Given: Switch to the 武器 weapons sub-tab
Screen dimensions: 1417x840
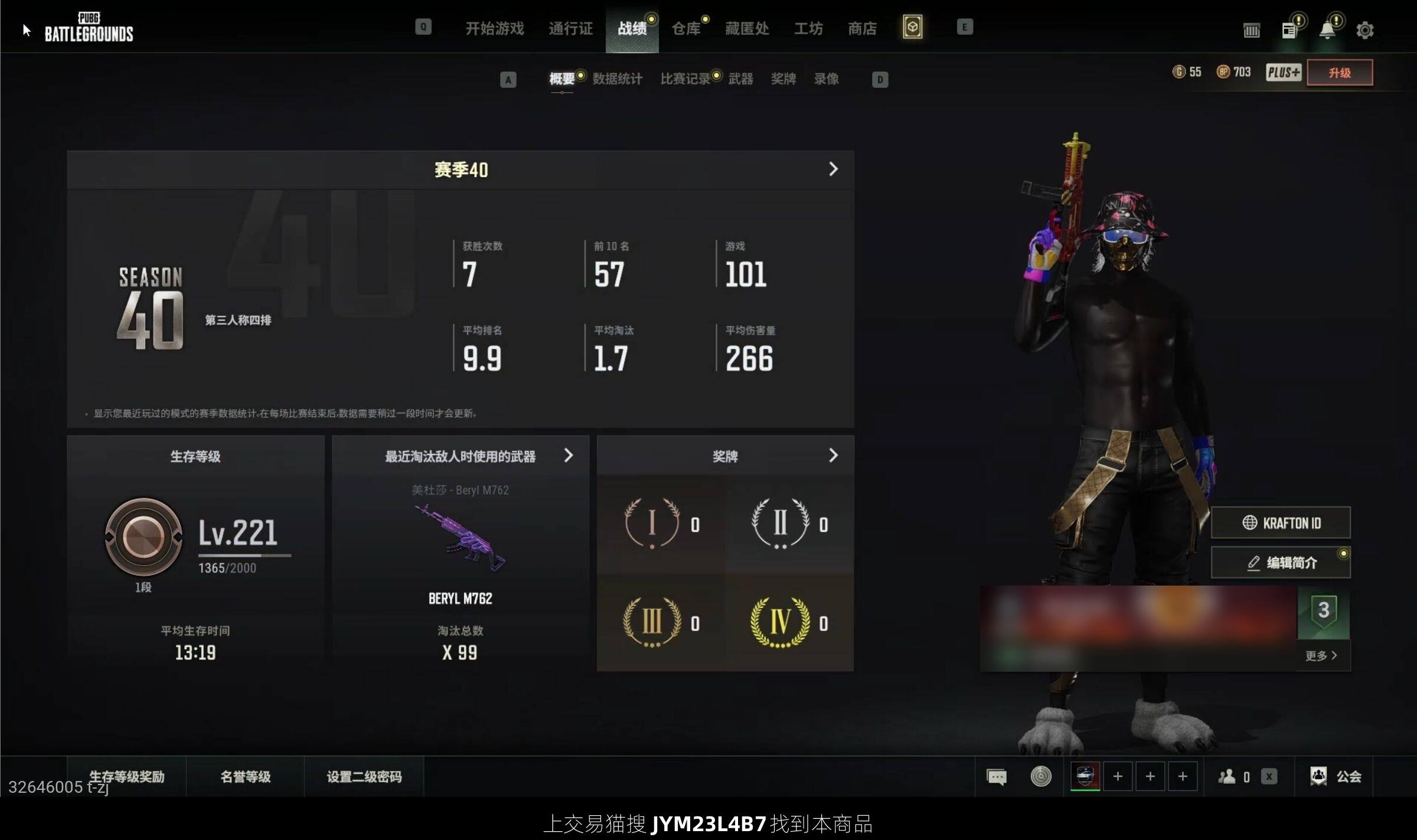Looking at the screenshot, I should 740,79.
